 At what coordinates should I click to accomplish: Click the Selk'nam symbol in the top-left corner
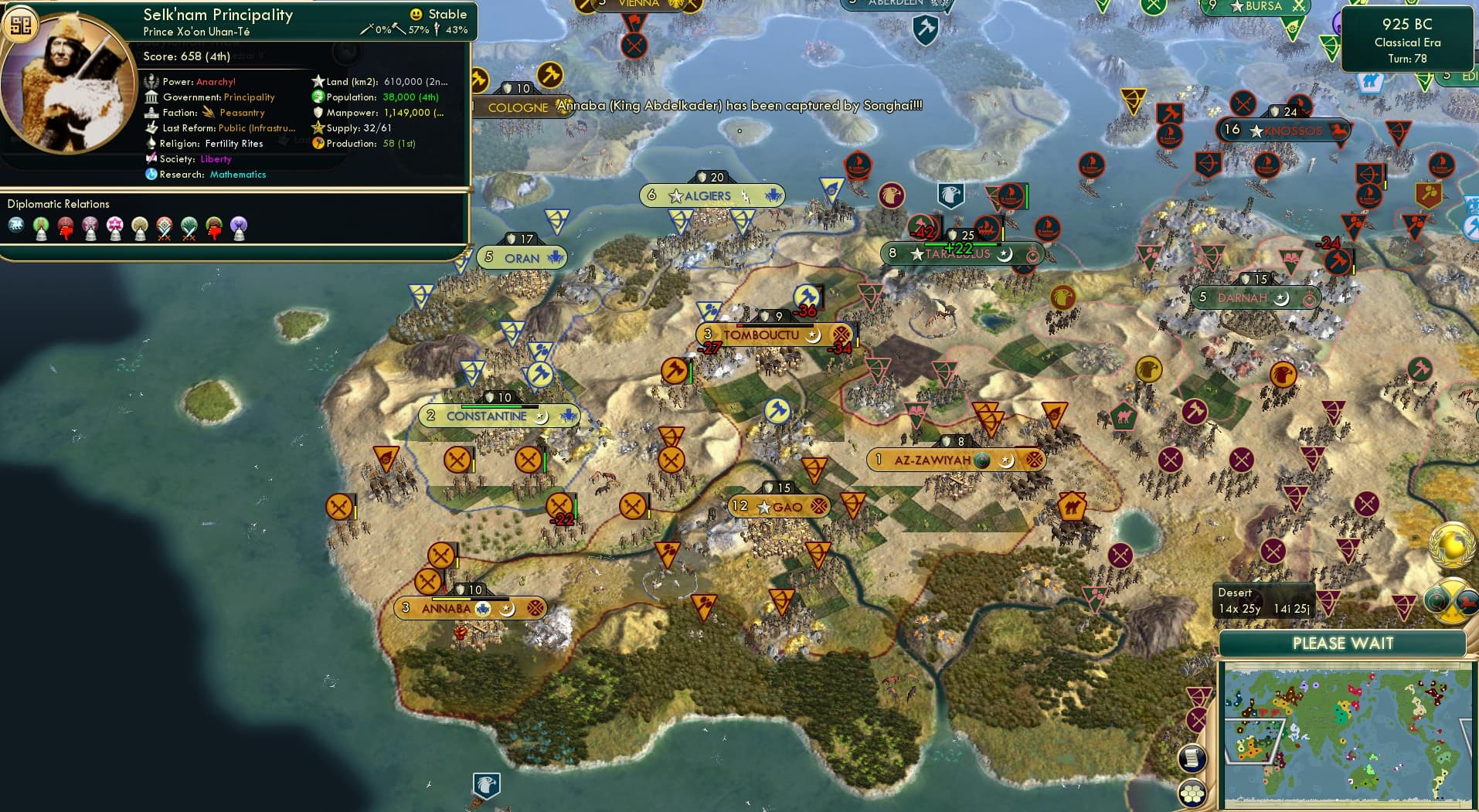tap(23, 24)
